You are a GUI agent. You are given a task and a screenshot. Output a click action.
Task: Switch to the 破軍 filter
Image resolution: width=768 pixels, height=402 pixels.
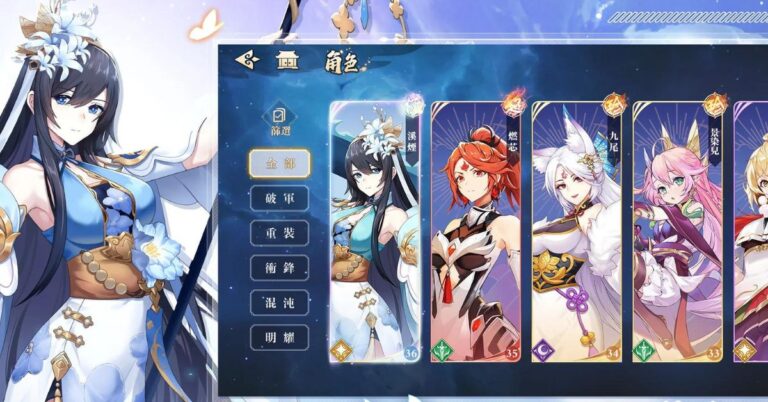[279, 198]
